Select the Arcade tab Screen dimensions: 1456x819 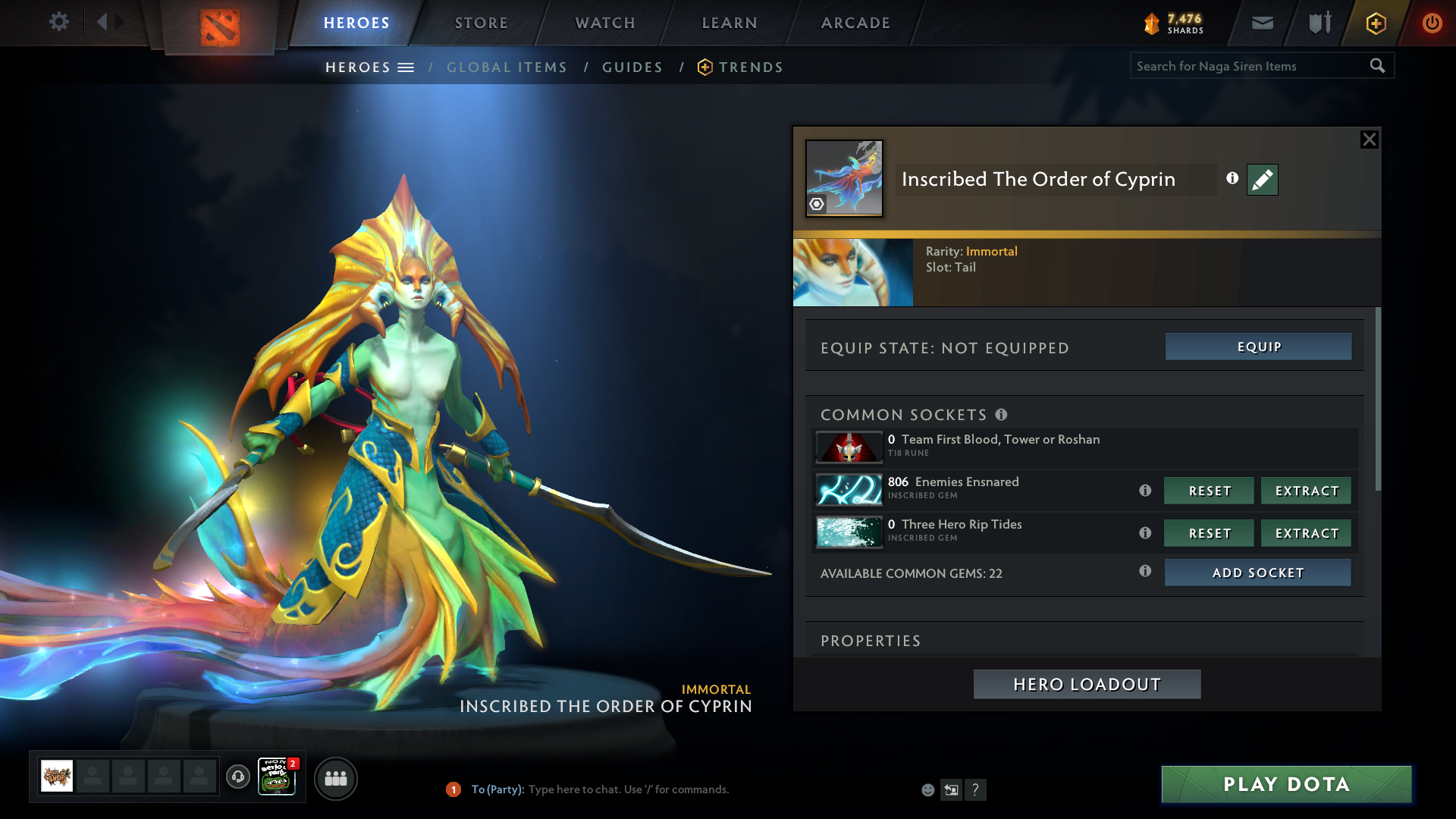coord(855,23)
